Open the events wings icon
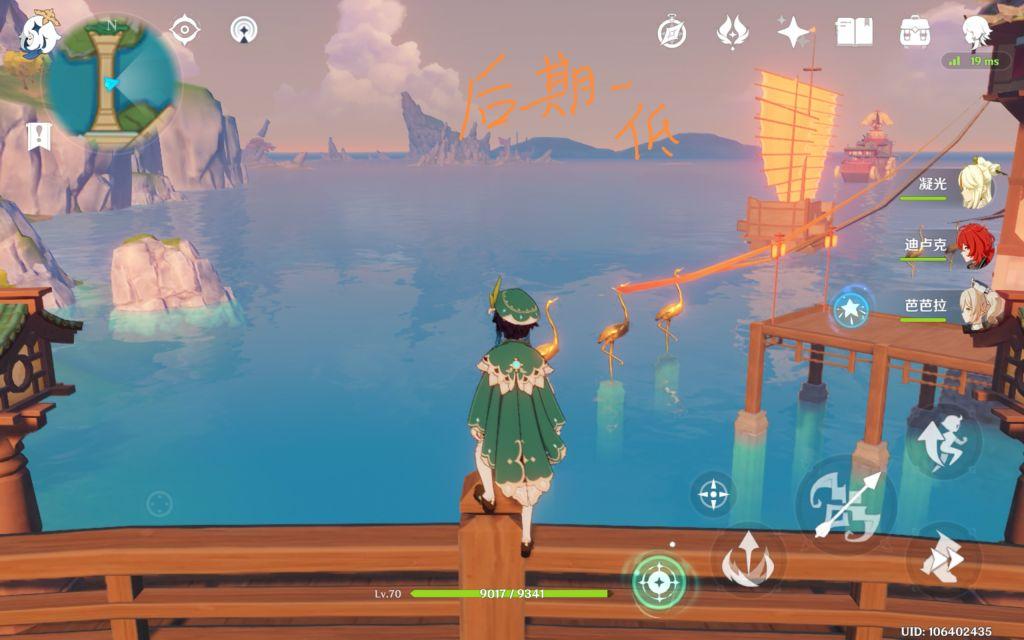Screen dimensions: 1024x640 coord(732,32)
